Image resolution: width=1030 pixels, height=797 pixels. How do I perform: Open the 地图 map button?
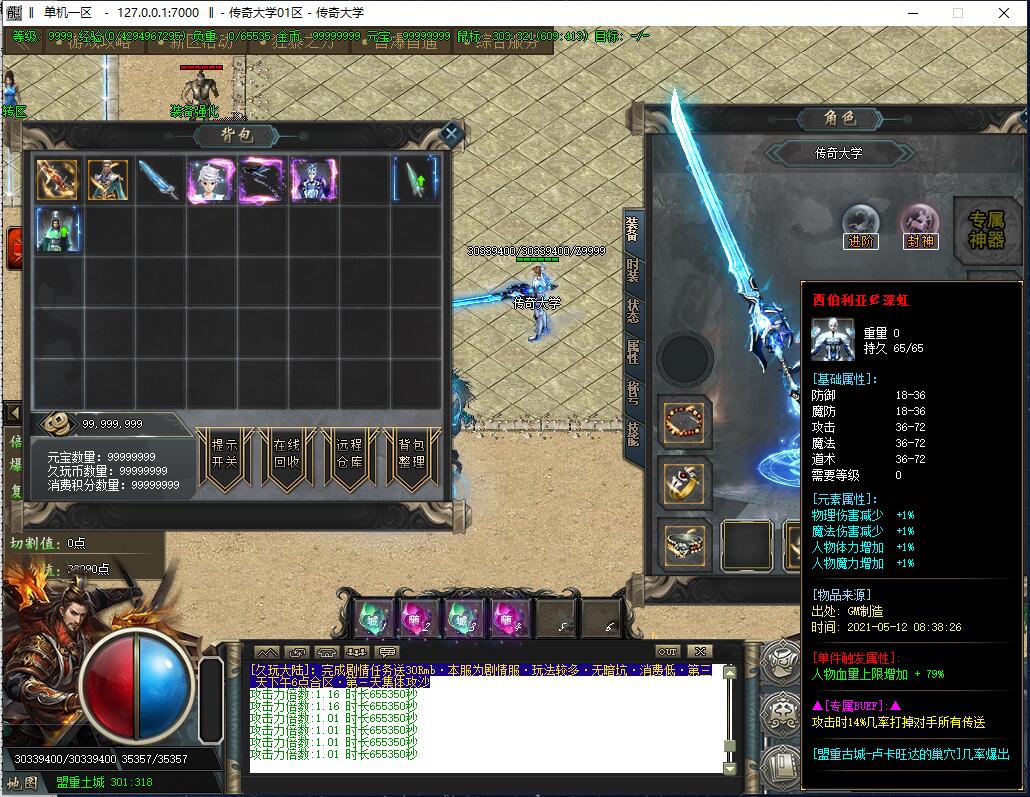(x=22, y=782)
